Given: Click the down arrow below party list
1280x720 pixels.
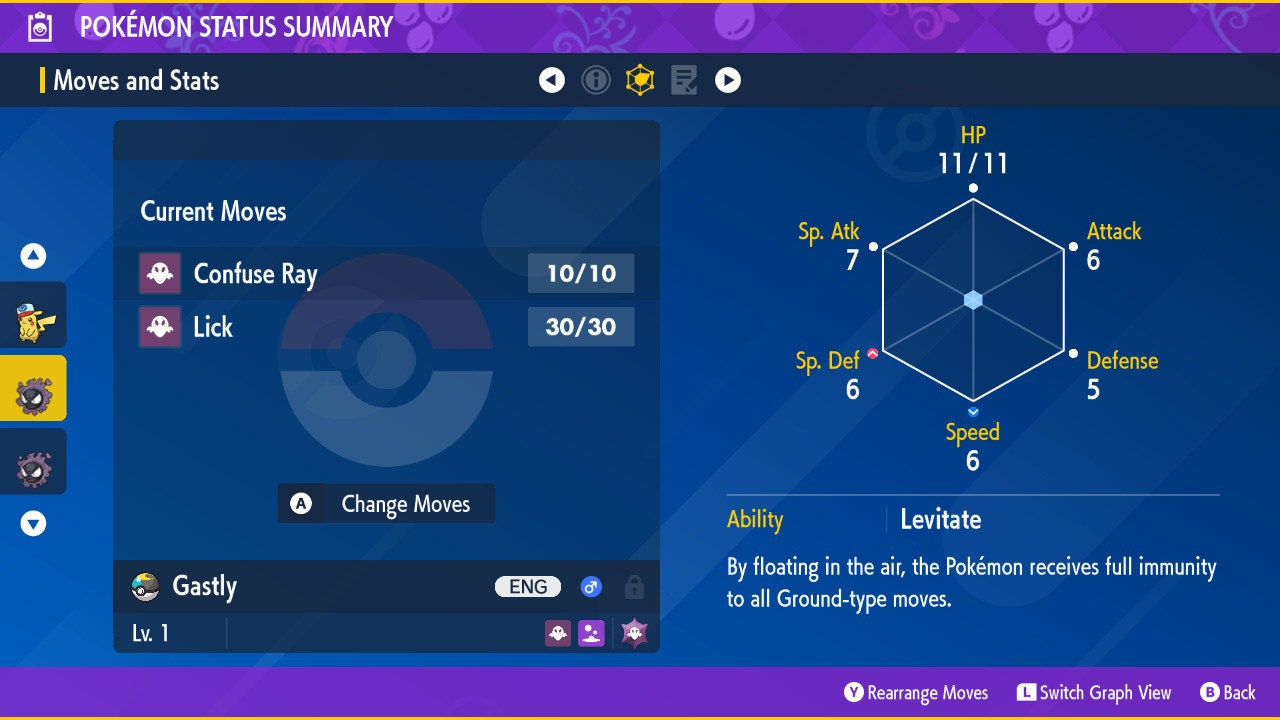Looking at the screenshot, I should [x=34, y=523].
